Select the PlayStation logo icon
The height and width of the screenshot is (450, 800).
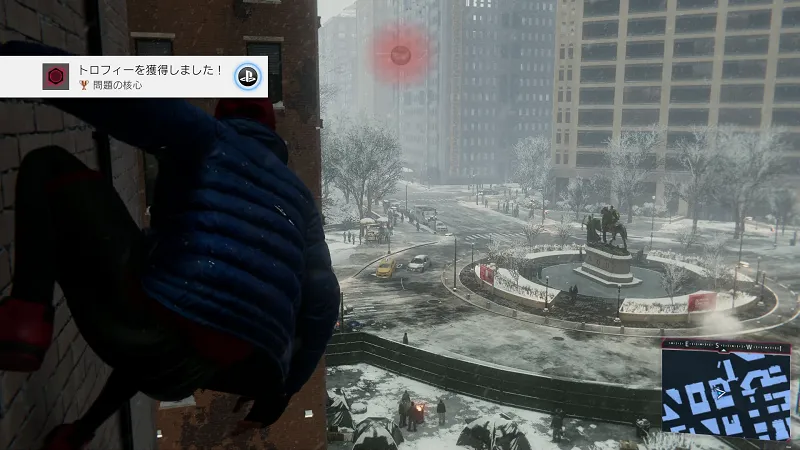click(x=247, y=77)
